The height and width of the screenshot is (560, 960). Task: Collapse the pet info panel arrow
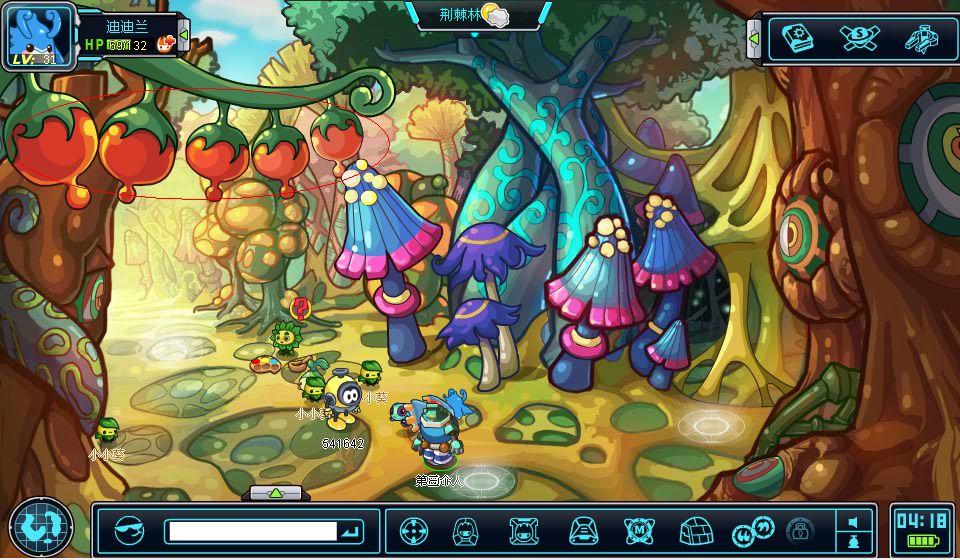[184, 40]
